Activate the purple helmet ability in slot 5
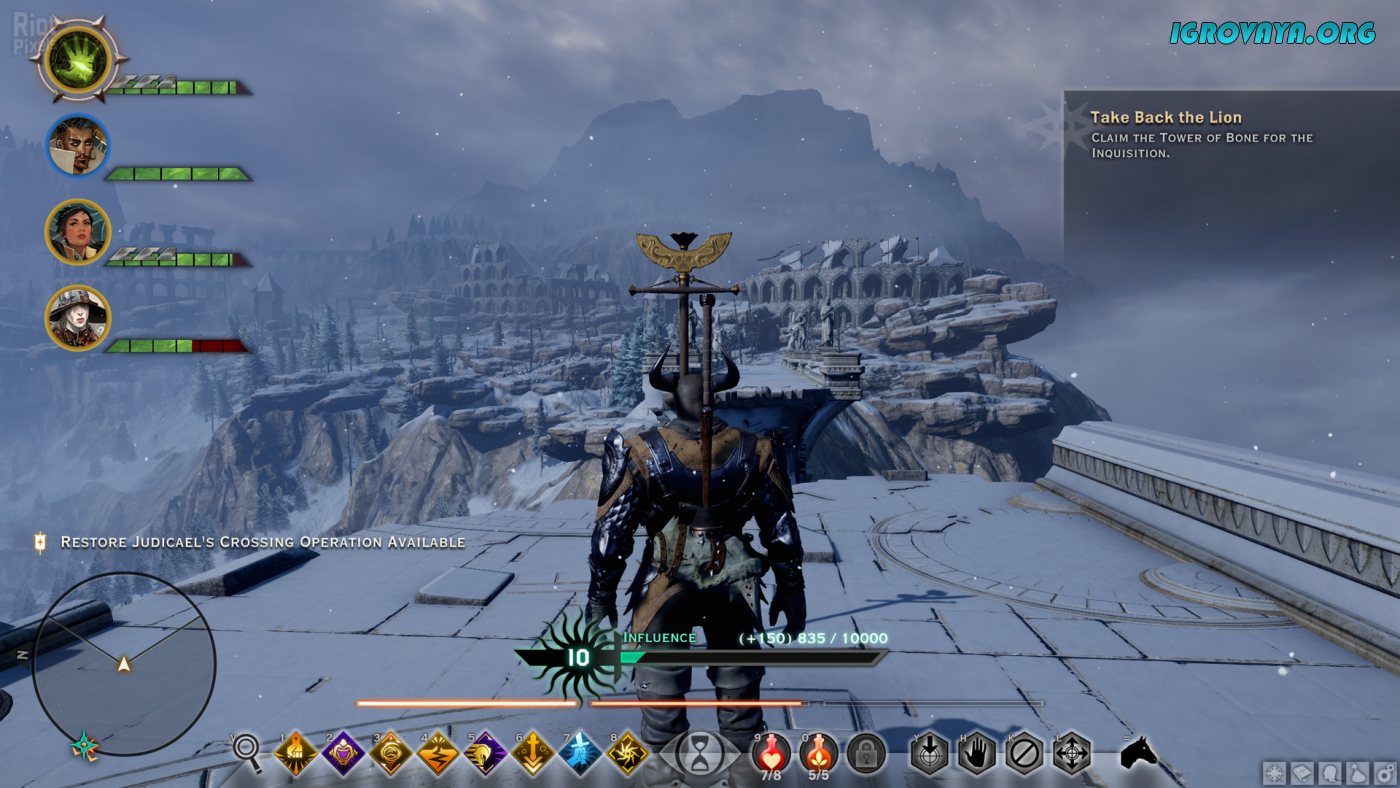The width and height of the screenshot is (1400, 788). (x=485, y=753)
